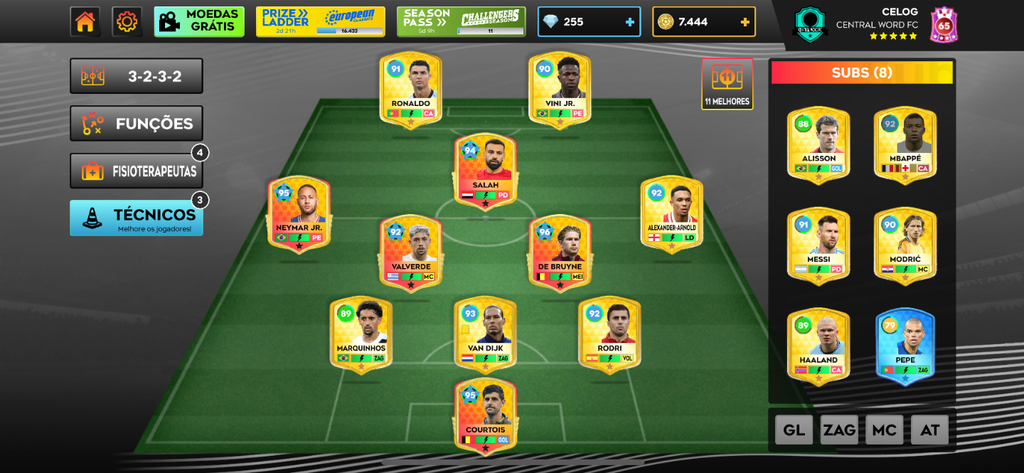Open the Funções roles menu

pos(136,124)
